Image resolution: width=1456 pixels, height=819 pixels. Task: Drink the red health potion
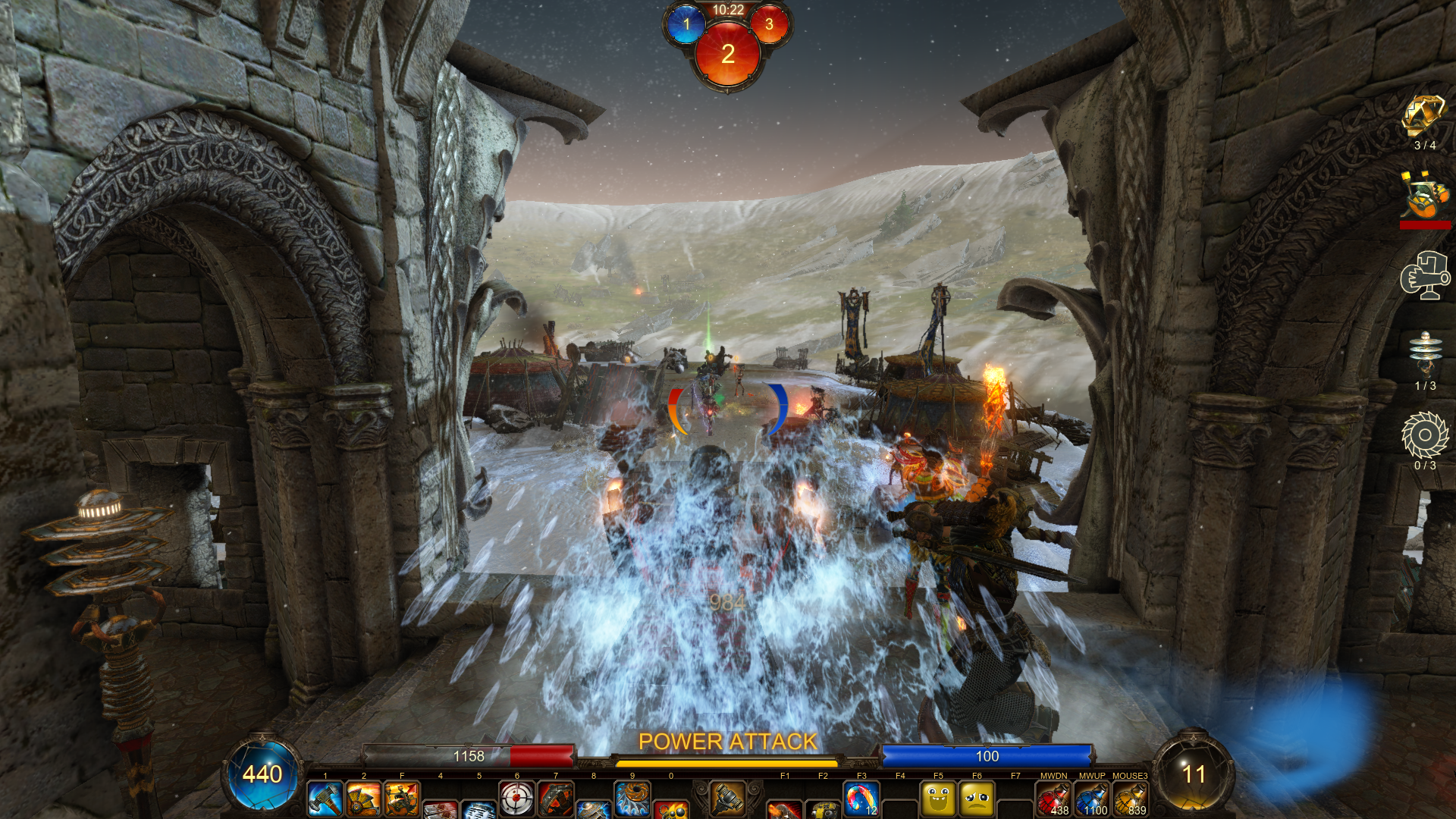tap(1053, 799)
